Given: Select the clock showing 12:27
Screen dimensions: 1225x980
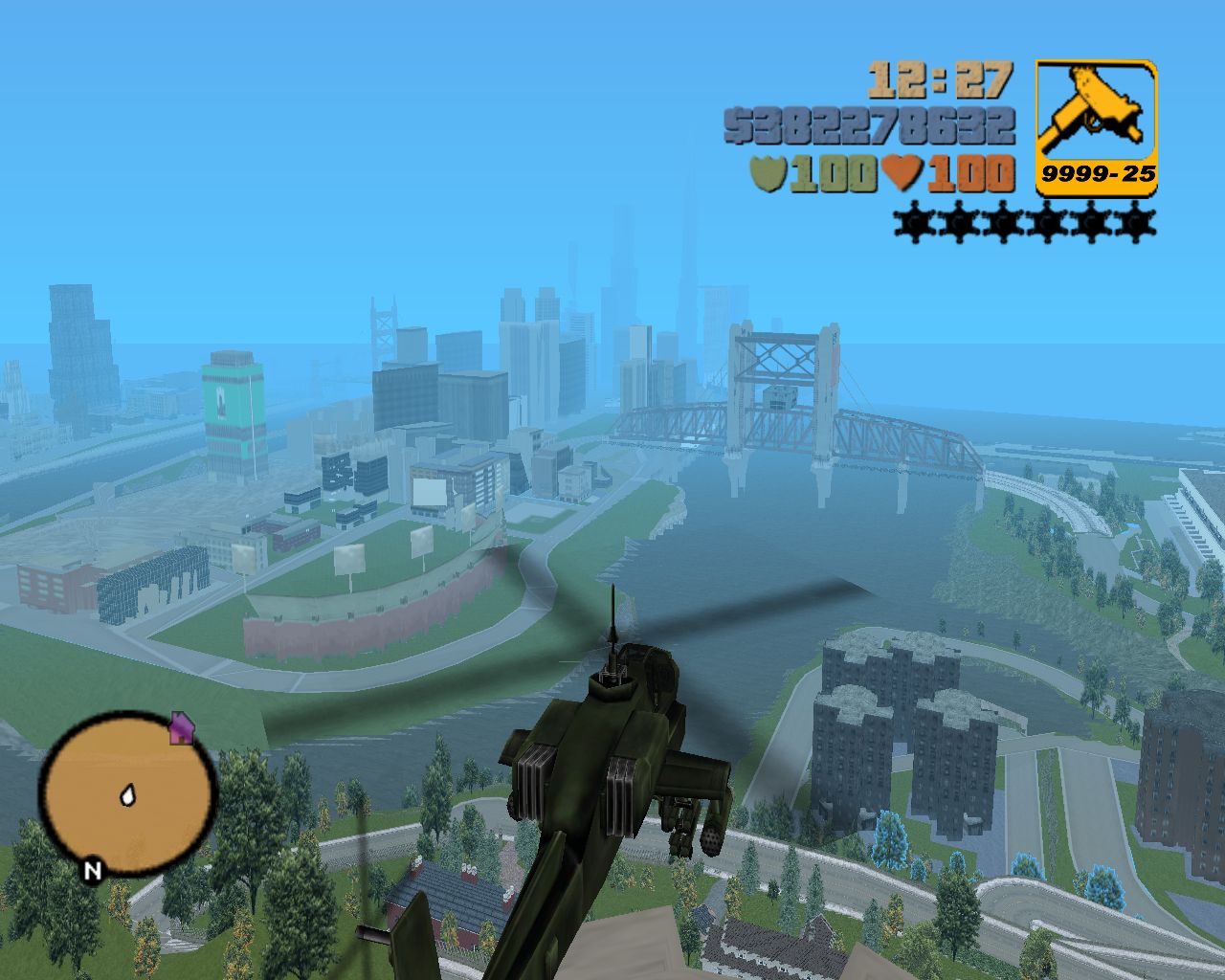Looking at the screenshot, I should [x=943, y=79].
